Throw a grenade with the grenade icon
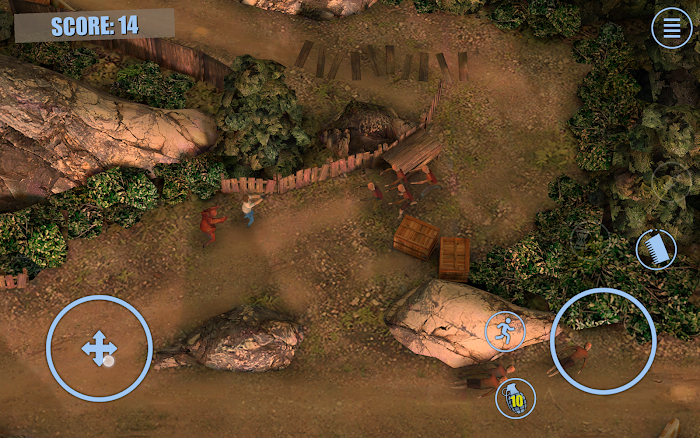The height and width of the screenshot is (438, 700). [x=516, y=399]
